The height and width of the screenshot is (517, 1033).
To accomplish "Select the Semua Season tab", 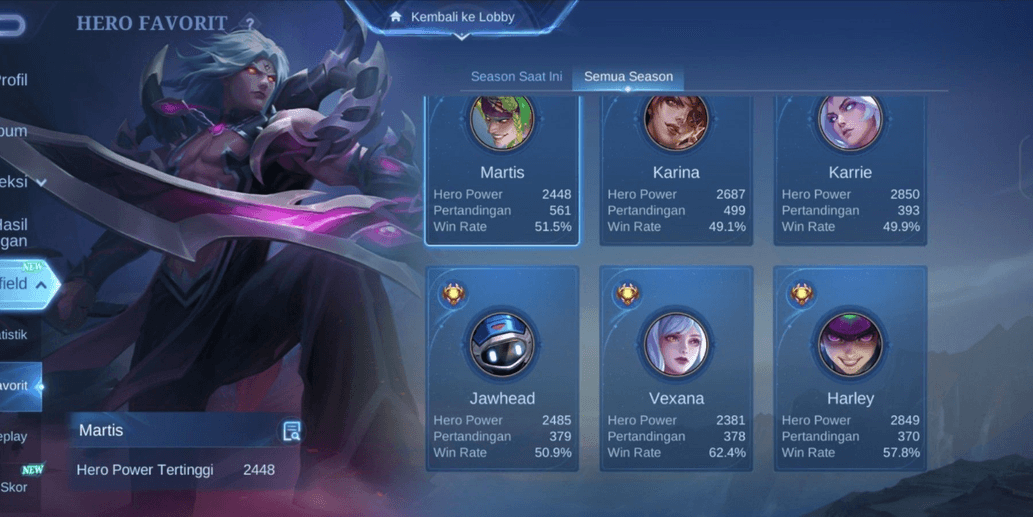I will point(628,77).
